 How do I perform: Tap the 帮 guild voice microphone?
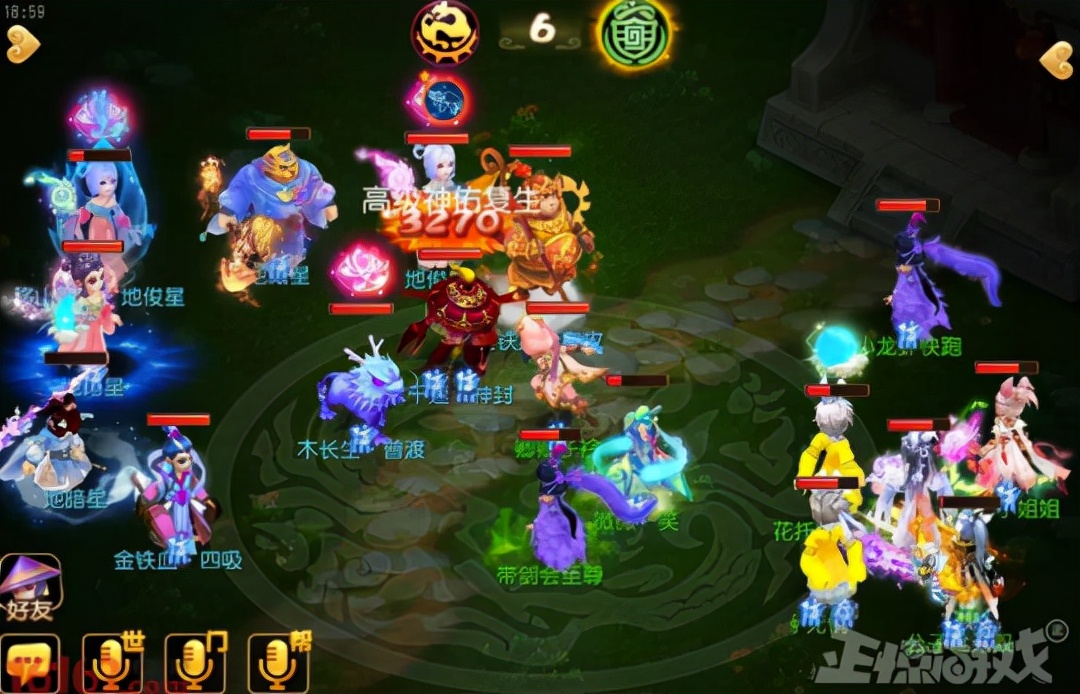[277, 662]
